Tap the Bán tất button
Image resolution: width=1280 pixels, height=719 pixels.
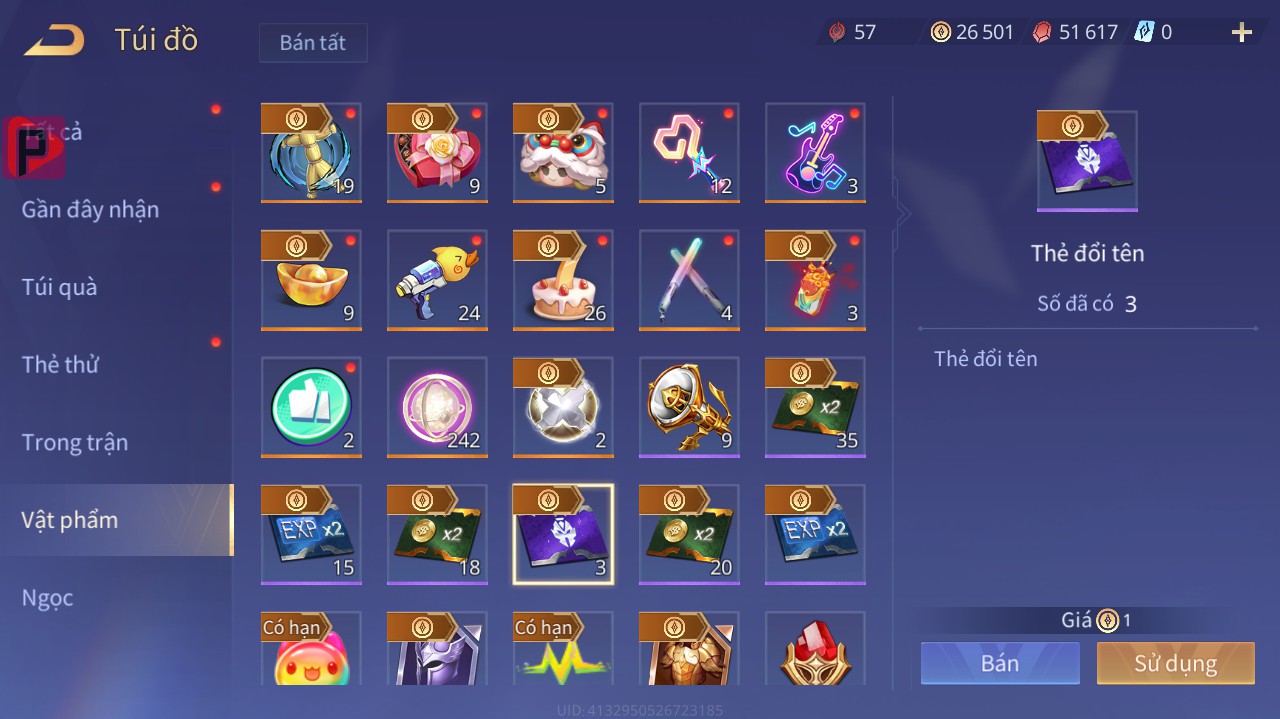coord(313,43)
